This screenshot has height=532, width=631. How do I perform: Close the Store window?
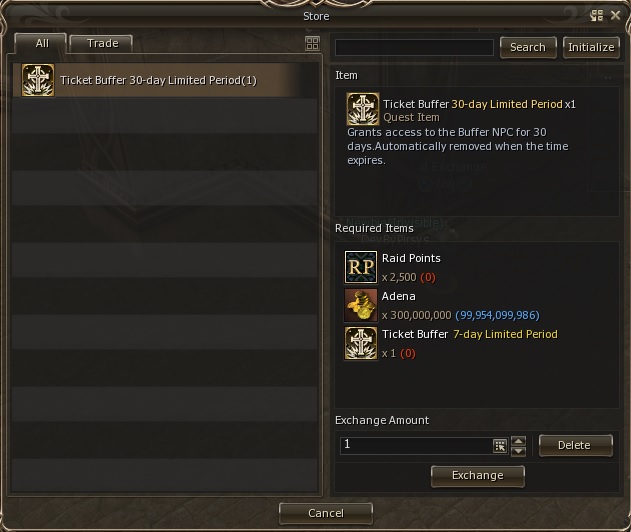click(615, 16)
